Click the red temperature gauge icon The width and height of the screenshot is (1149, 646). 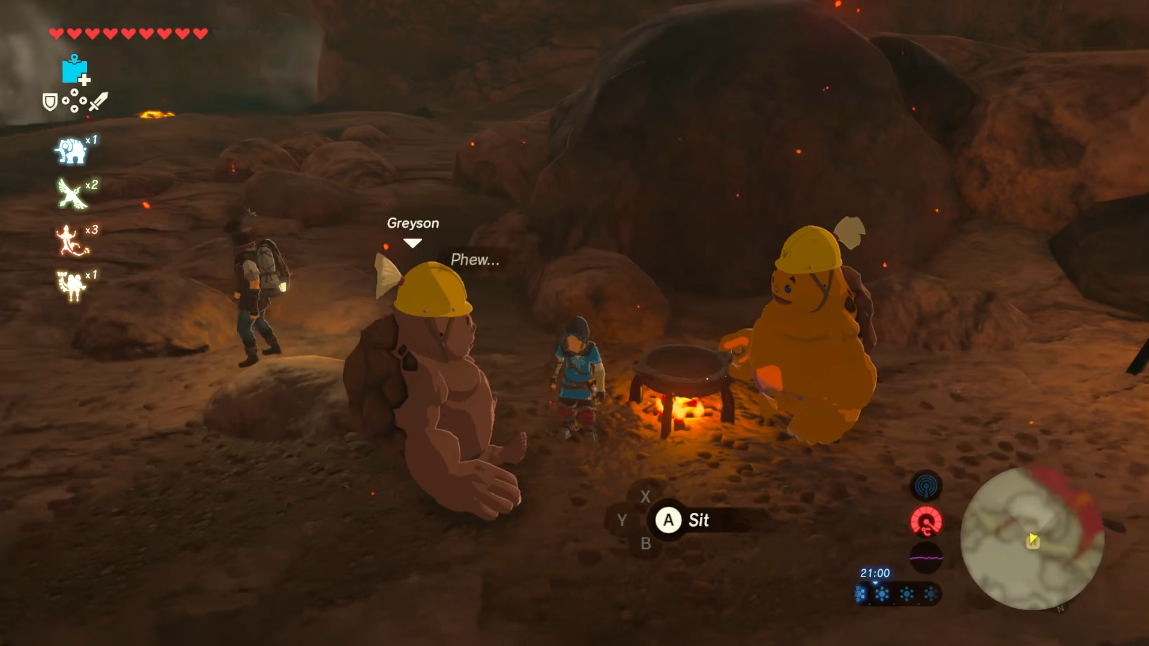point(926,522)
